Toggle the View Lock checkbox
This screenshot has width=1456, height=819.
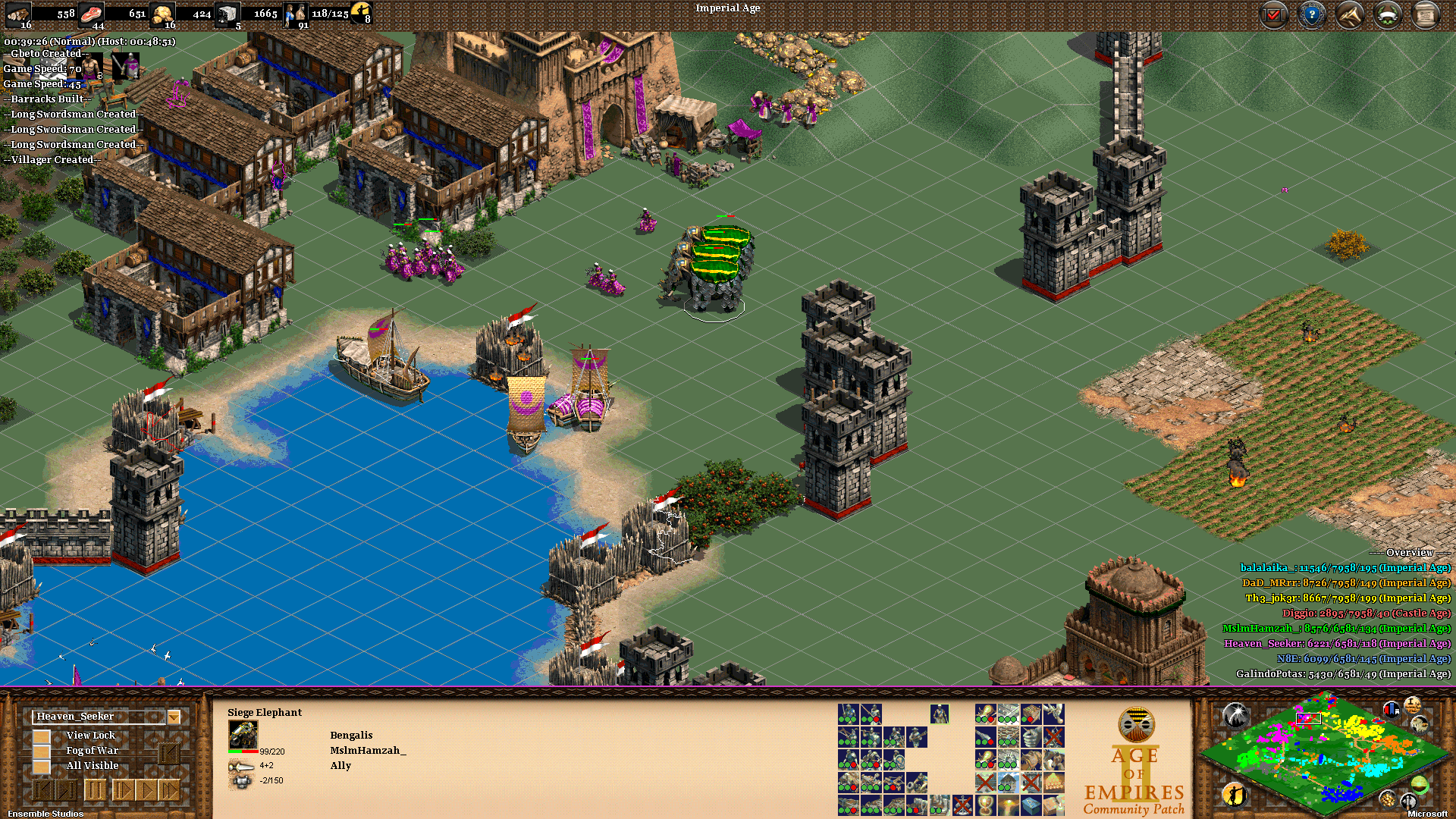coord(42,736)
